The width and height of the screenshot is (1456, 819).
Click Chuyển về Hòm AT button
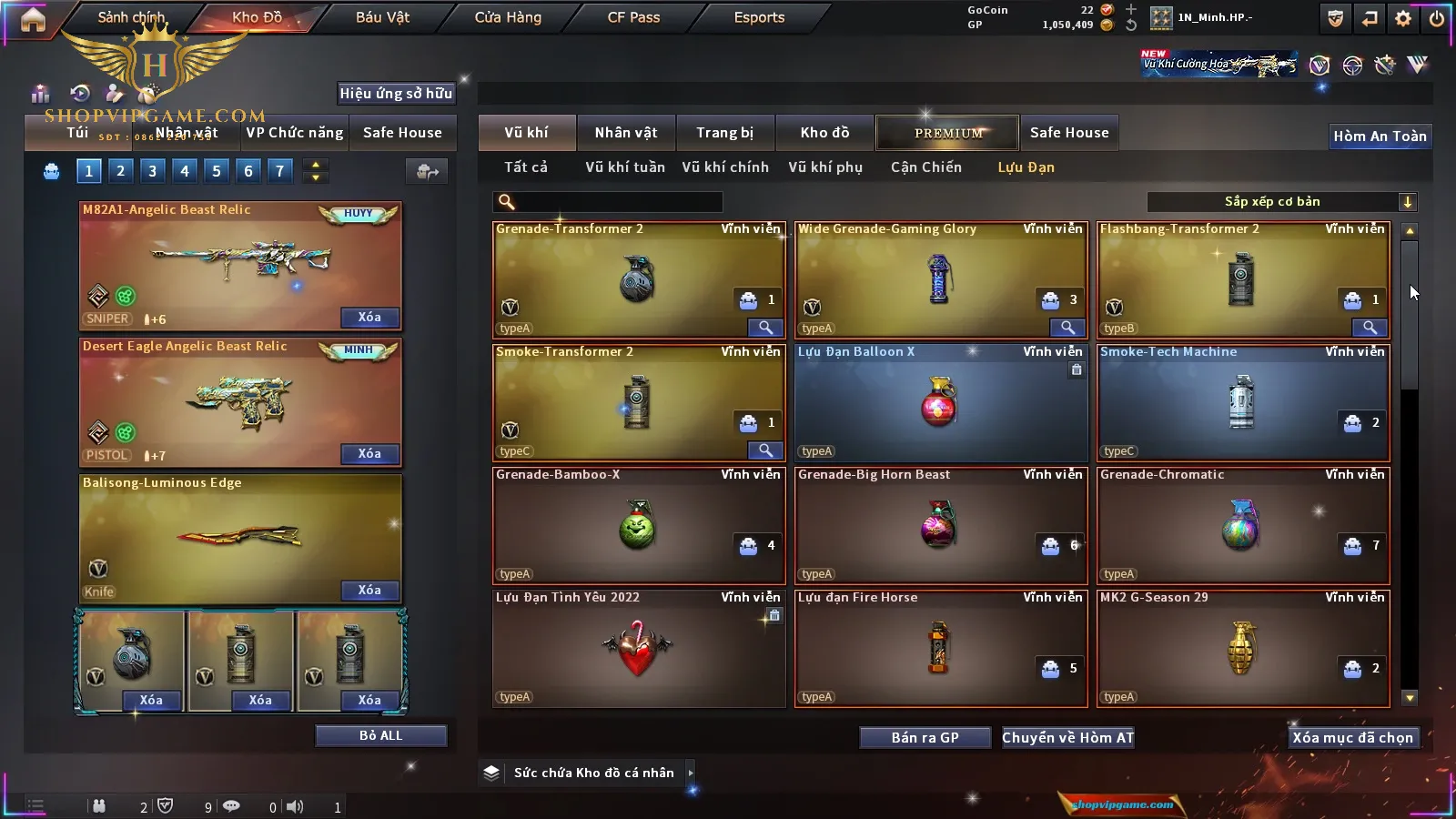(1067, 737)
